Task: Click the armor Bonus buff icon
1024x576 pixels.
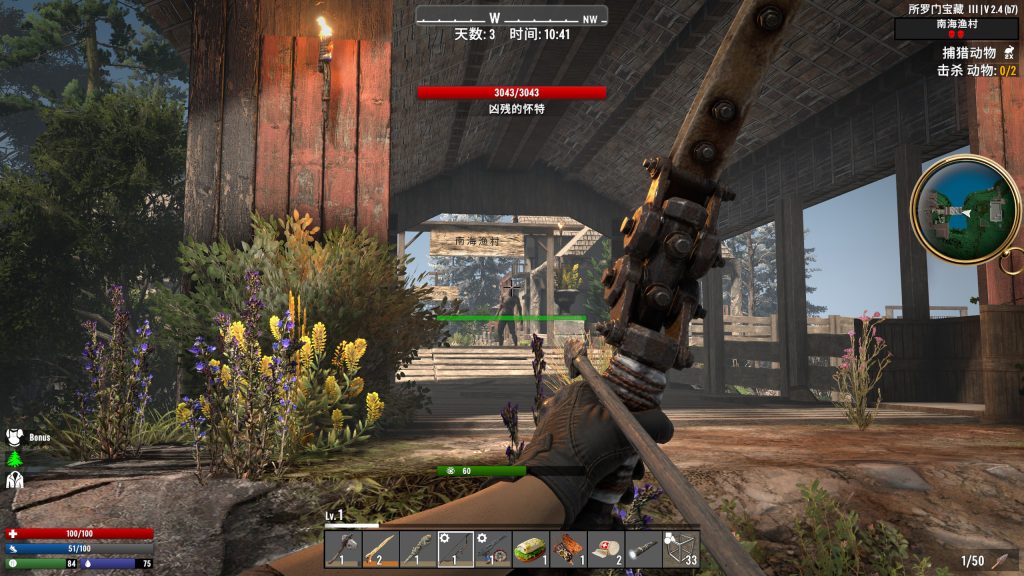Action: click(x=15, y=437)
